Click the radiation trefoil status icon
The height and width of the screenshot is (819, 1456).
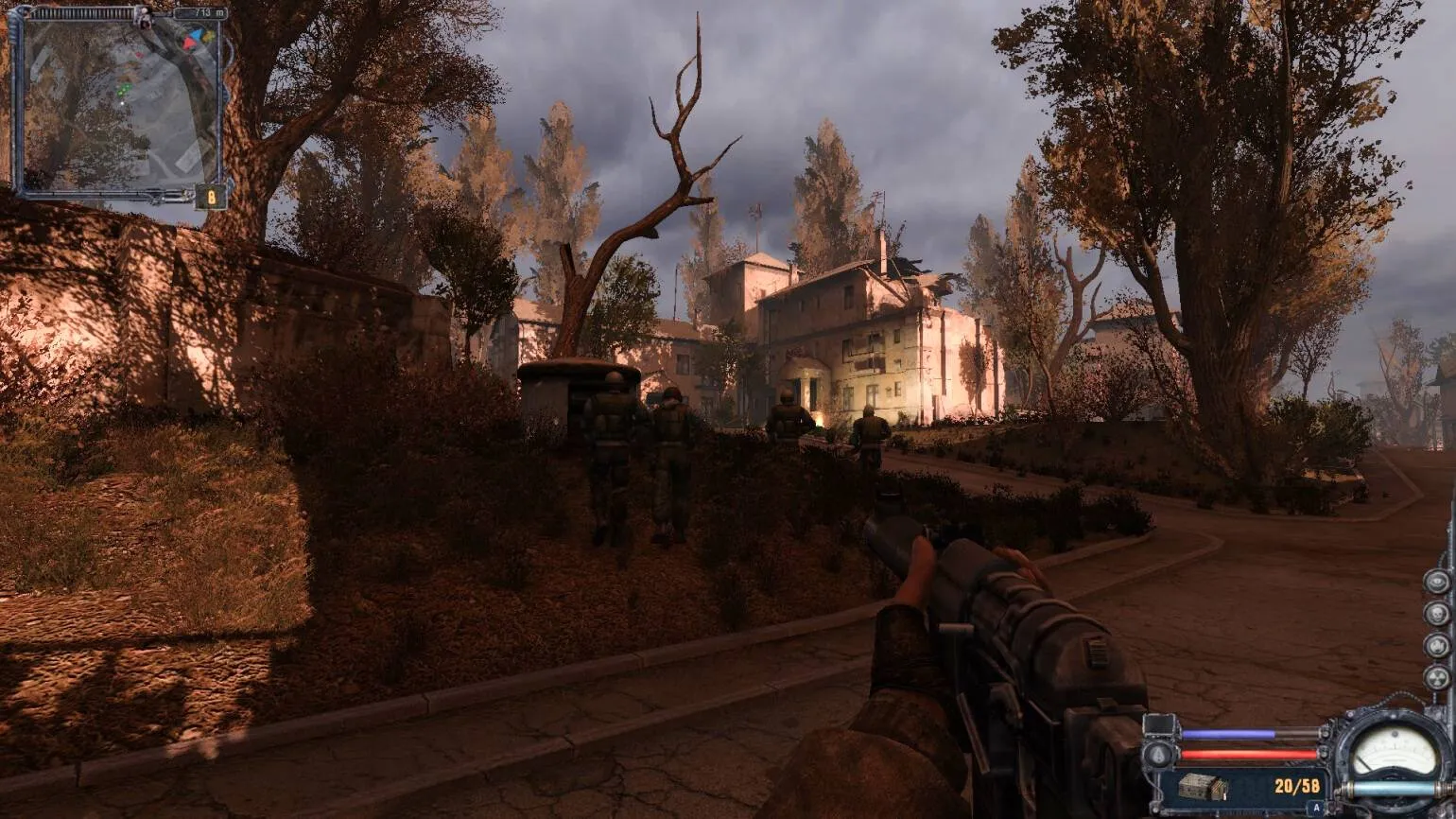pos(1436,677)
